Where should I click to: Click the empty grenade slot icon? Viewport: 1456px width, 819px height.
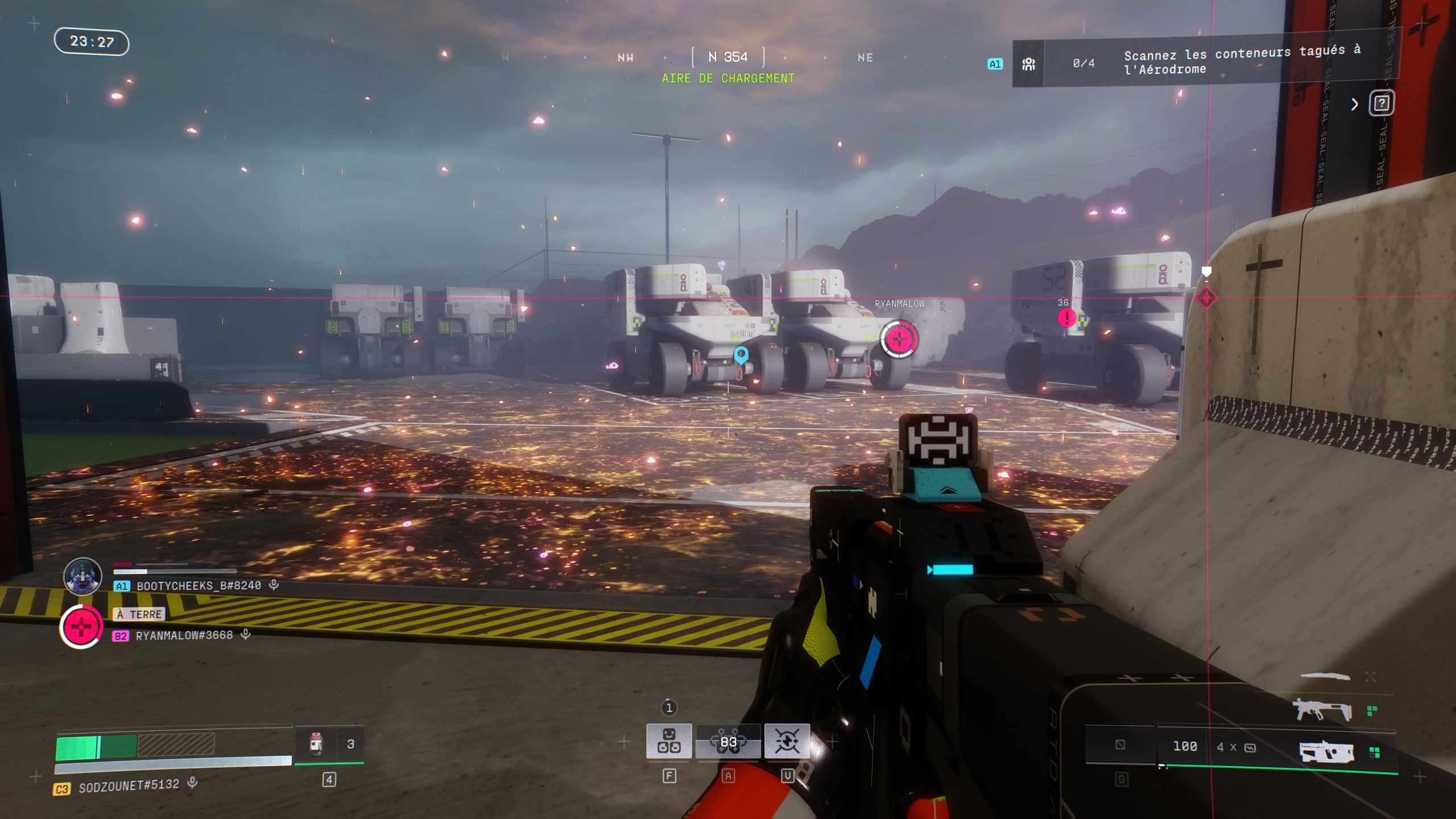(x=1120, y=744)
